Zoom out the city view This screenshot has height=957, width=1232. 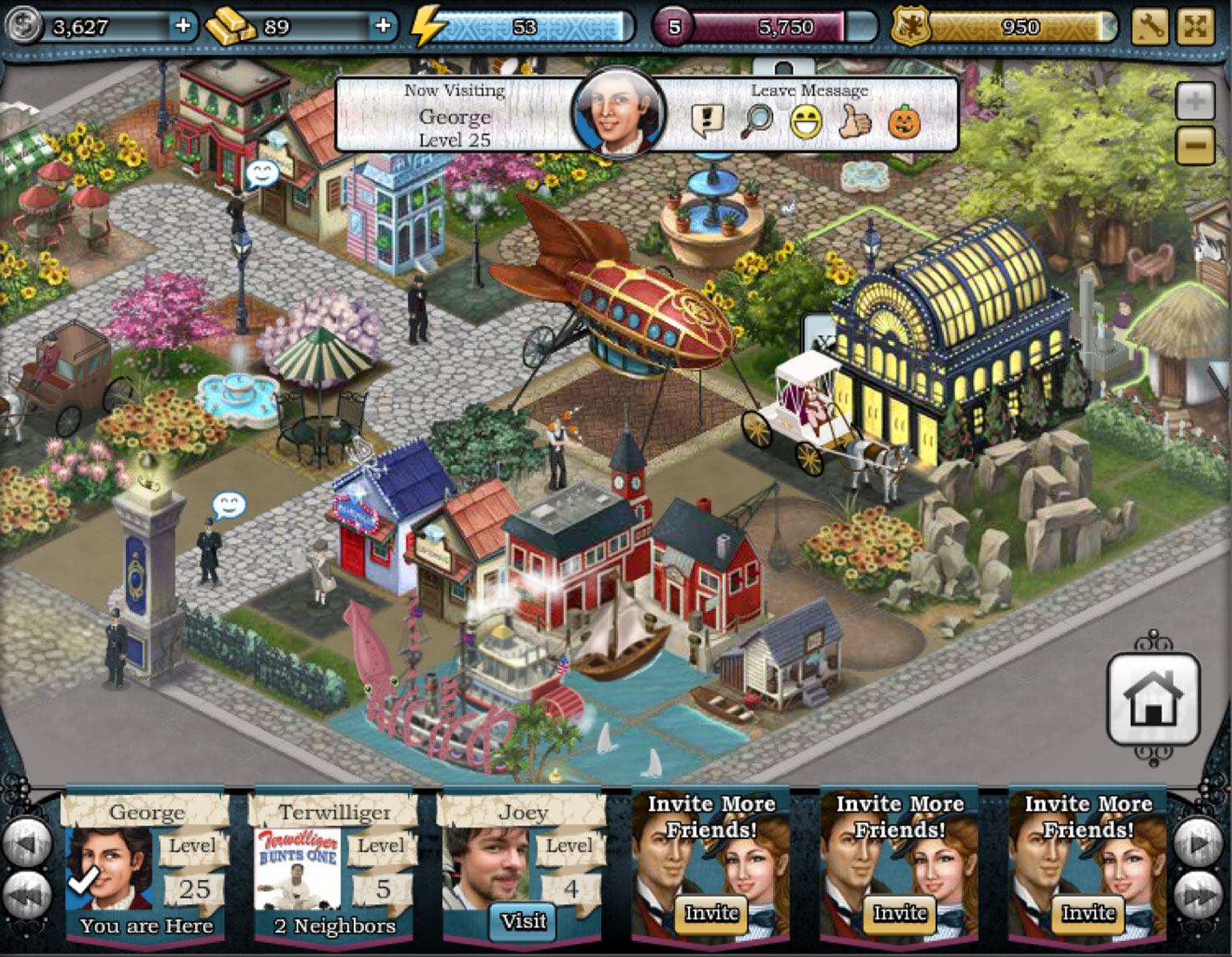click(x=1194, y=145)
